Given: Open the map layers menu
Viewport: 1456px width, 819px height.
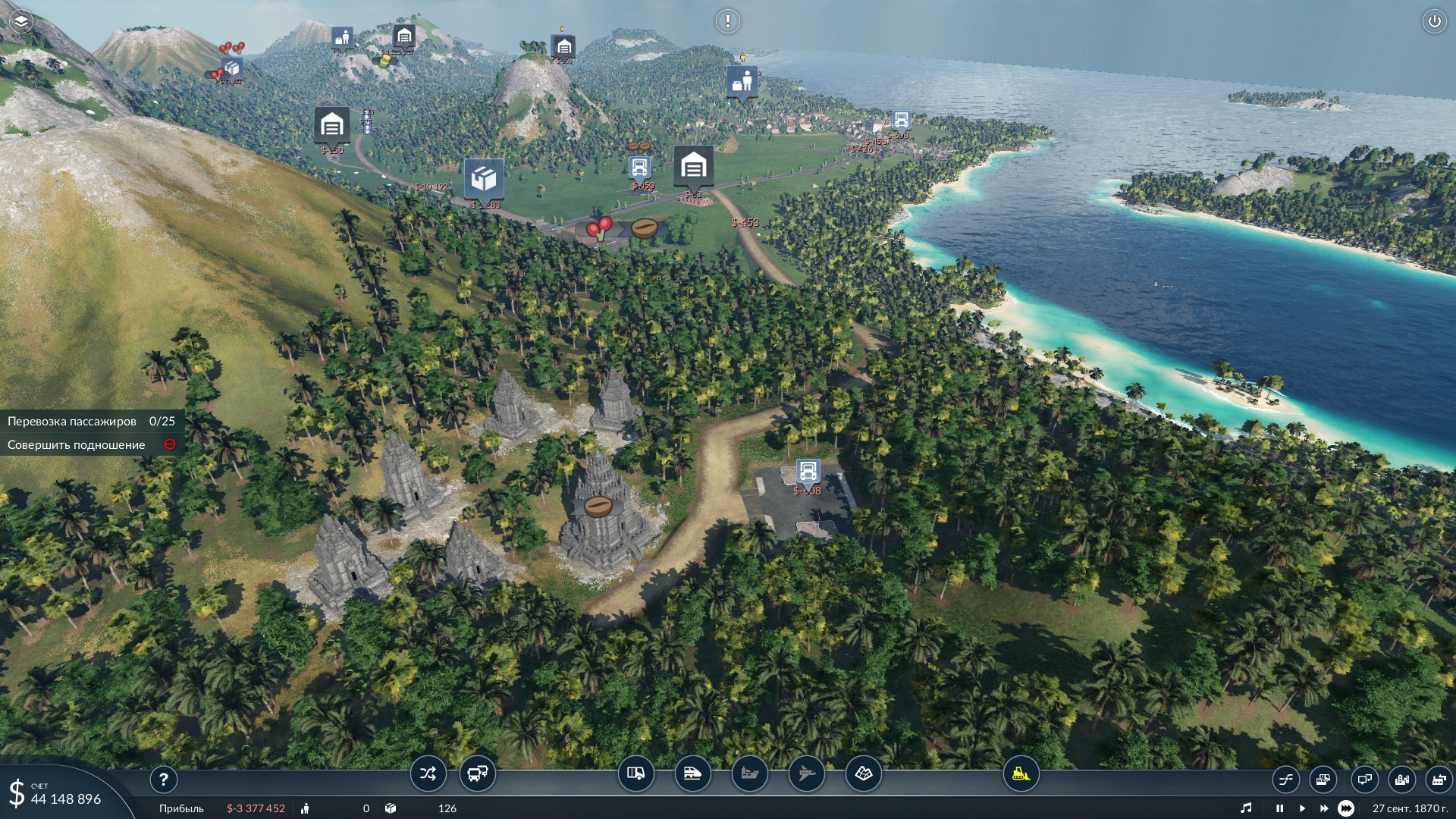Looking at the screenshot, I should pos(21,21).
